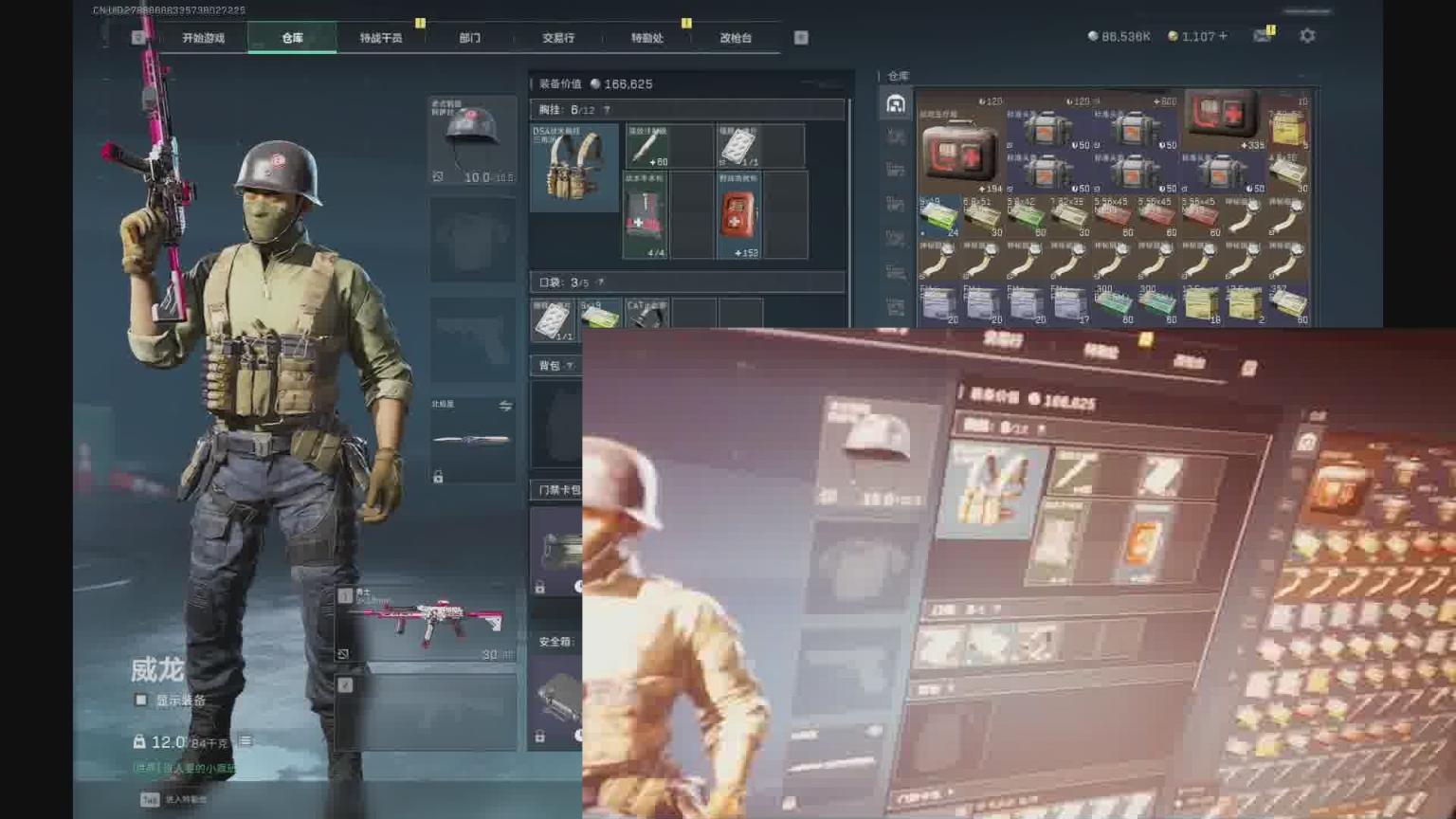Select the equipped knife melee slot
Screen dimensions: 1456x819
tap(471, 439)
